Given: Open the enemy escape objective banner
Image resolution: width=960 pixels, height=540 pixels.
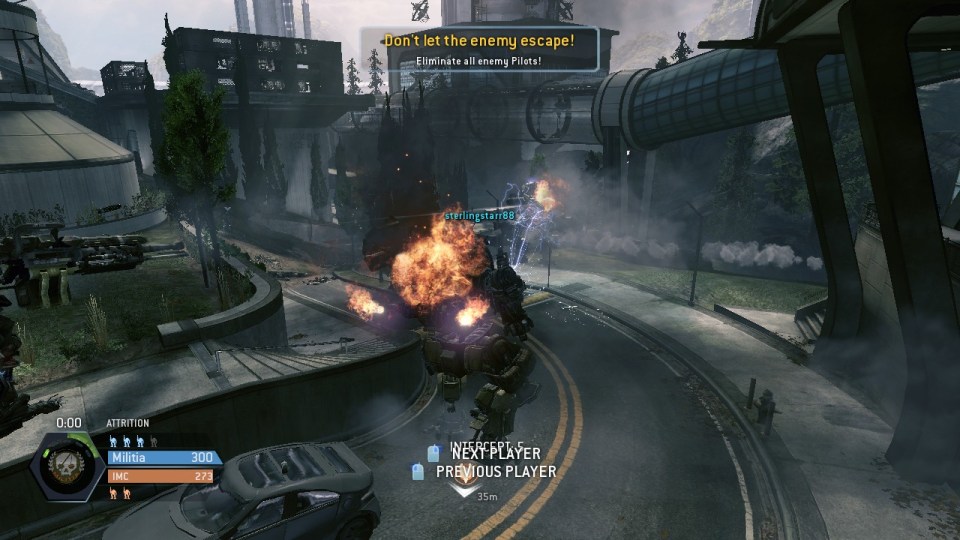Looking at the screenshot, I should pos(480,49).
